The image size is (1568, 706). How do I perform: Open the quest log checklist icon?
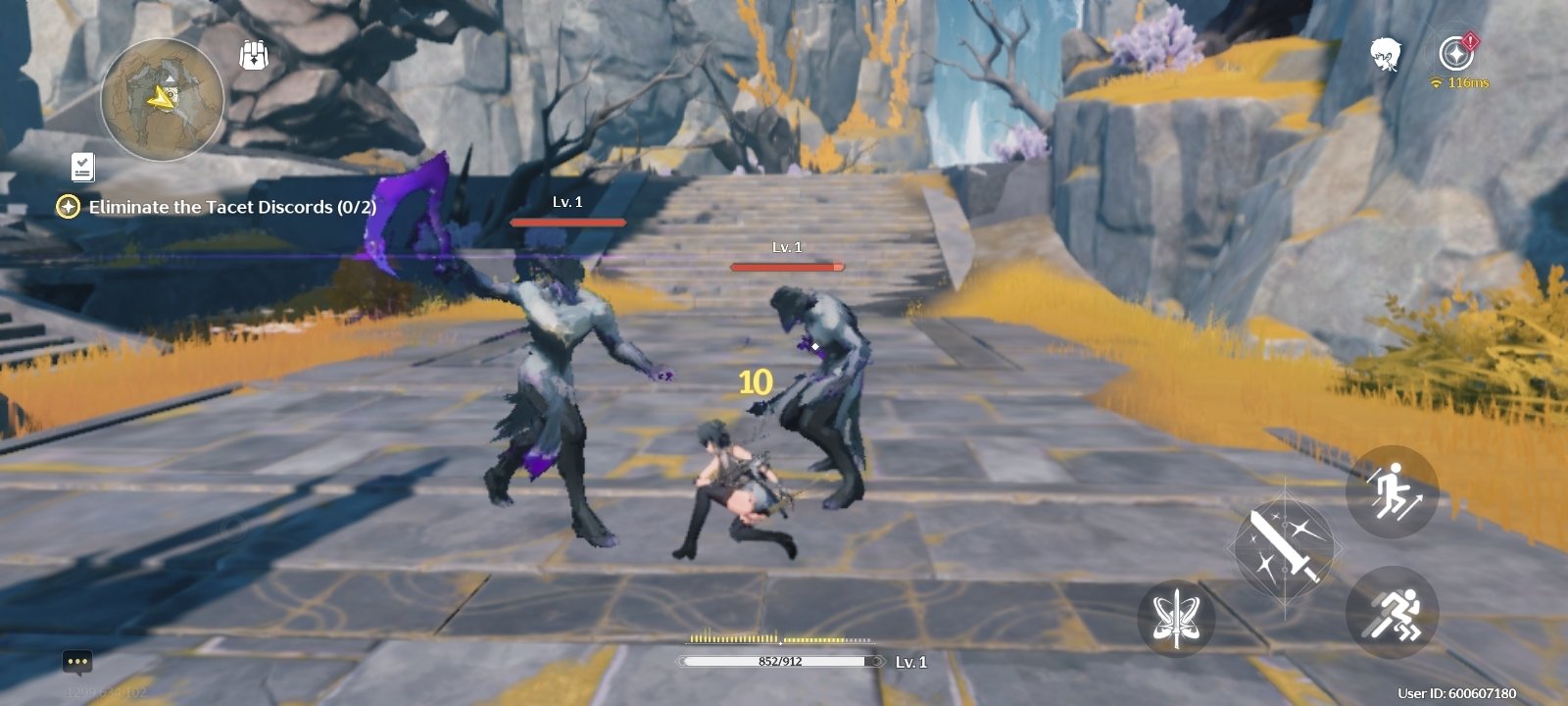point(82,168)
